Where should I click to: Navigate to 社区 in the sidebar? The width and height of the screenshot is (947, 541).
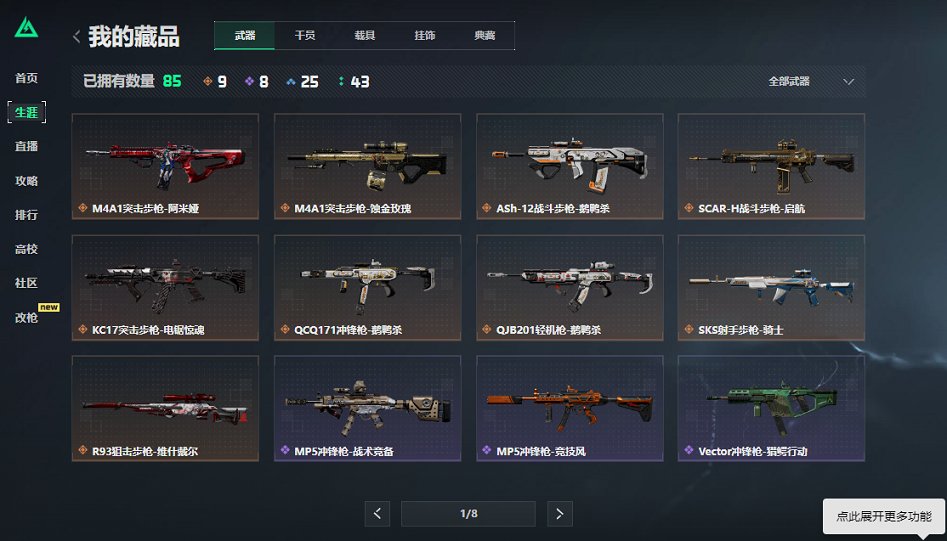(x=26, y=283)
